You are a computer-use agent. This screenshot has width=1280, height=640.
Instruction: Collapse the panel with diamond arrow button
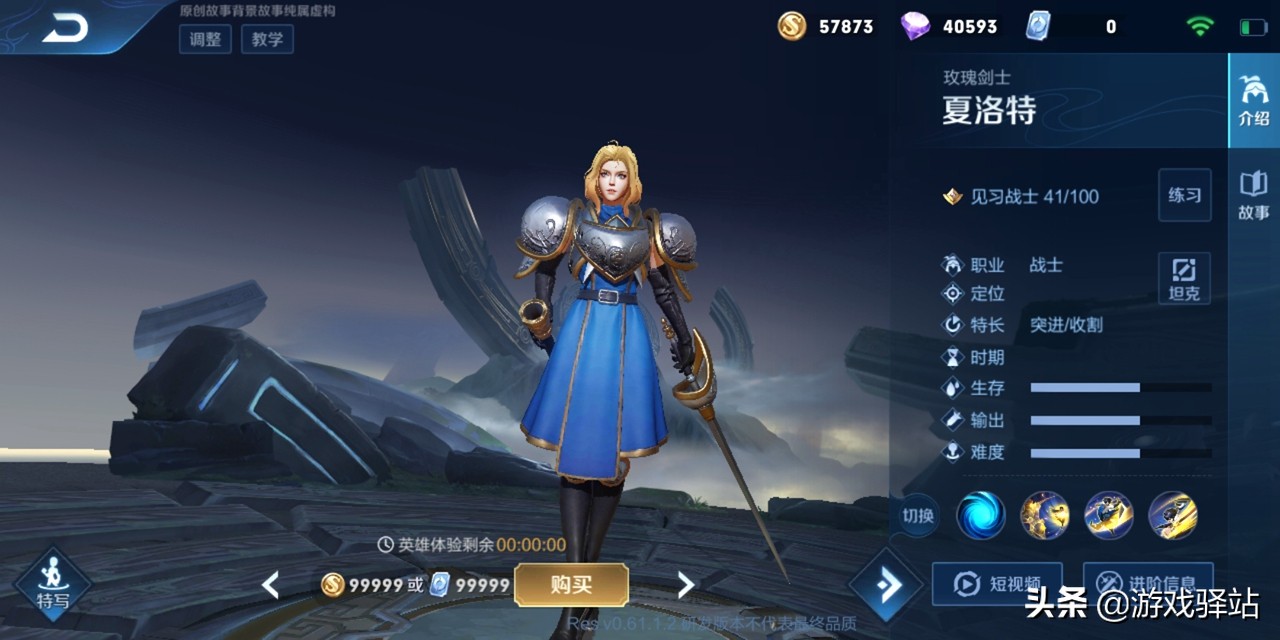pos(886,585)
